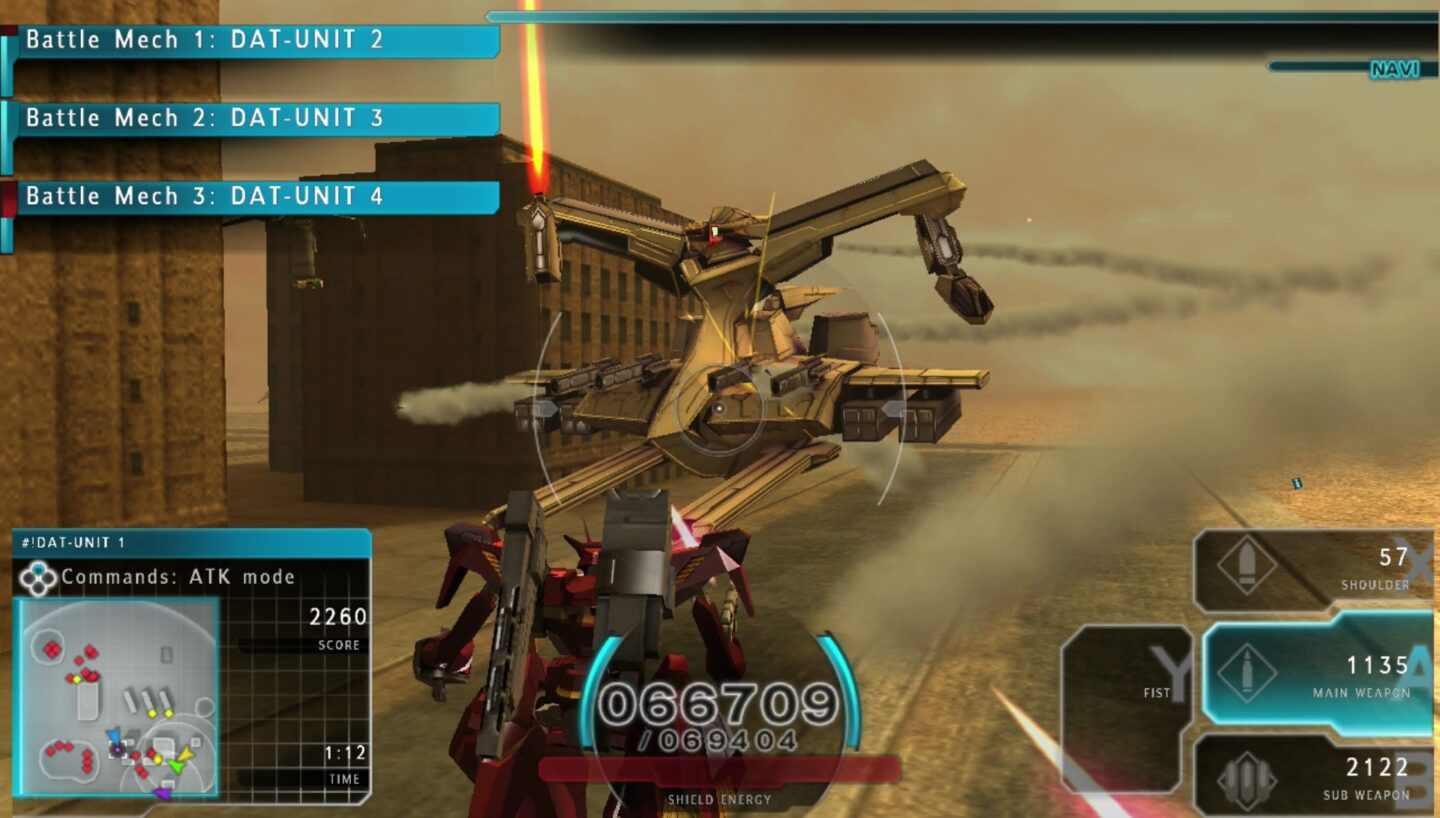The width and height of the screenshot is (1440, 818).
Task: Select the bullet icon on the SHOULDER weapon slot
Action: click(1245, 563)
